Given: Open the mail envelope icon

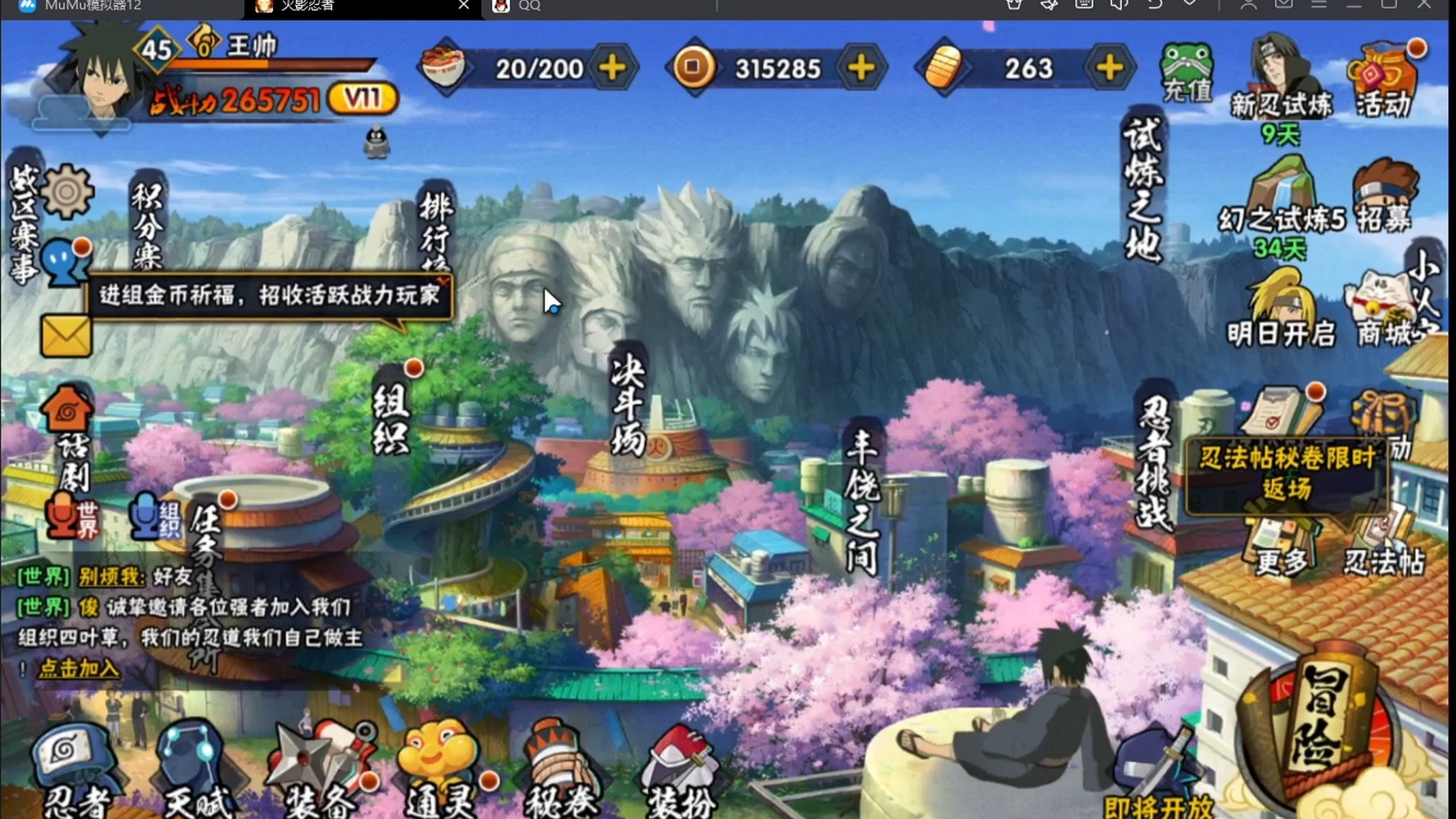Looking at the screenshot, I should [66, 337].
